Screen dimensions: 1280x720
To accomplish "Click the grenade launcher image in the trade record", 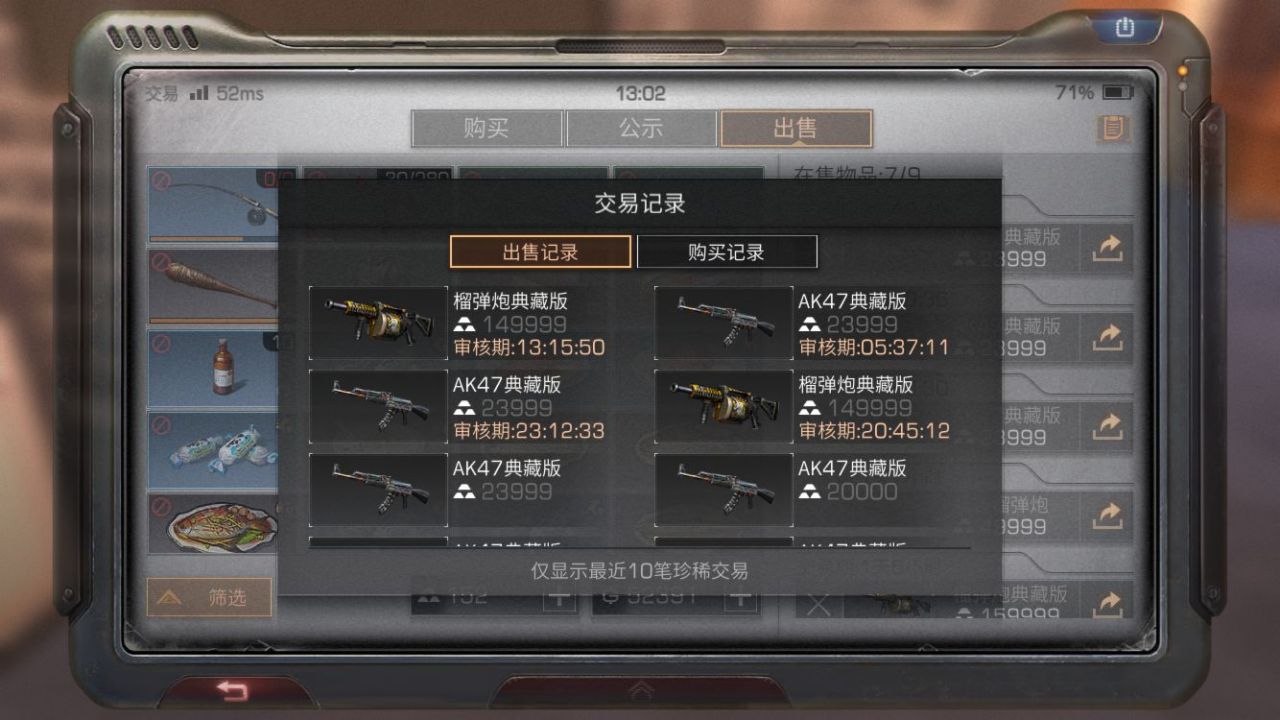I will click(x=378, y=323).
